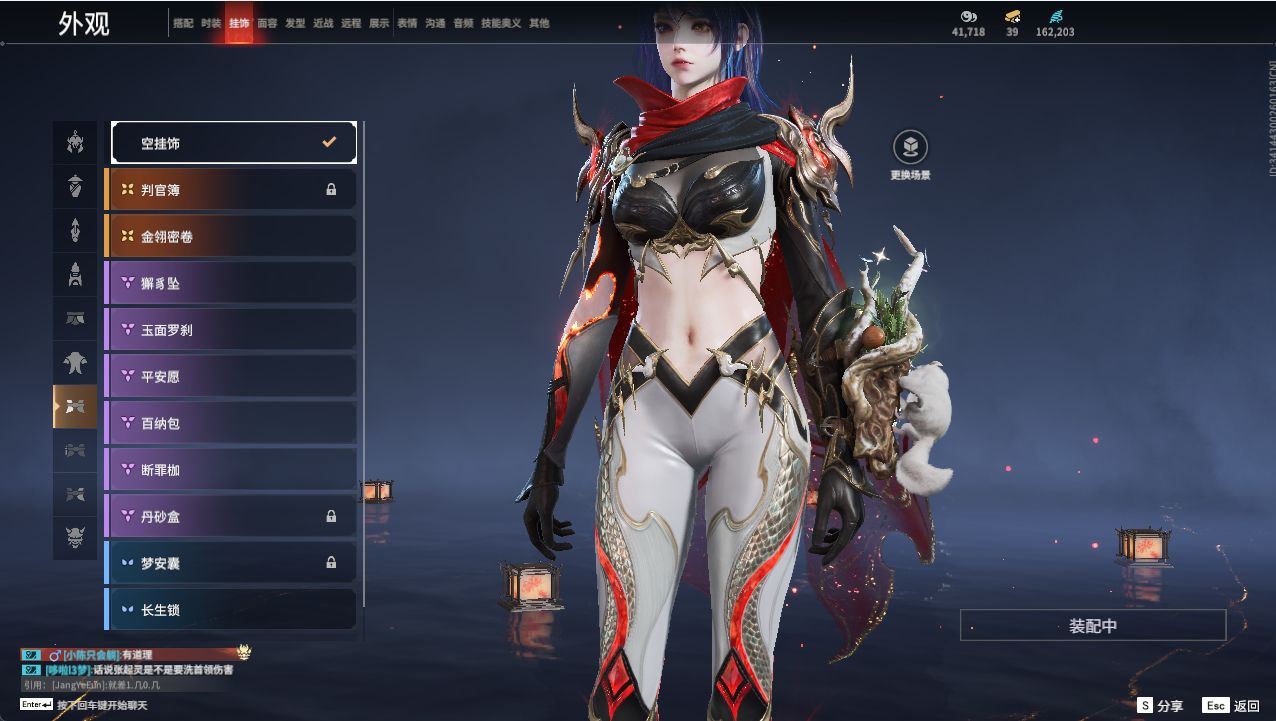This screenshot has height=721, width=1276.
Task: Switch to the 面容 tab
Action: 267,23
